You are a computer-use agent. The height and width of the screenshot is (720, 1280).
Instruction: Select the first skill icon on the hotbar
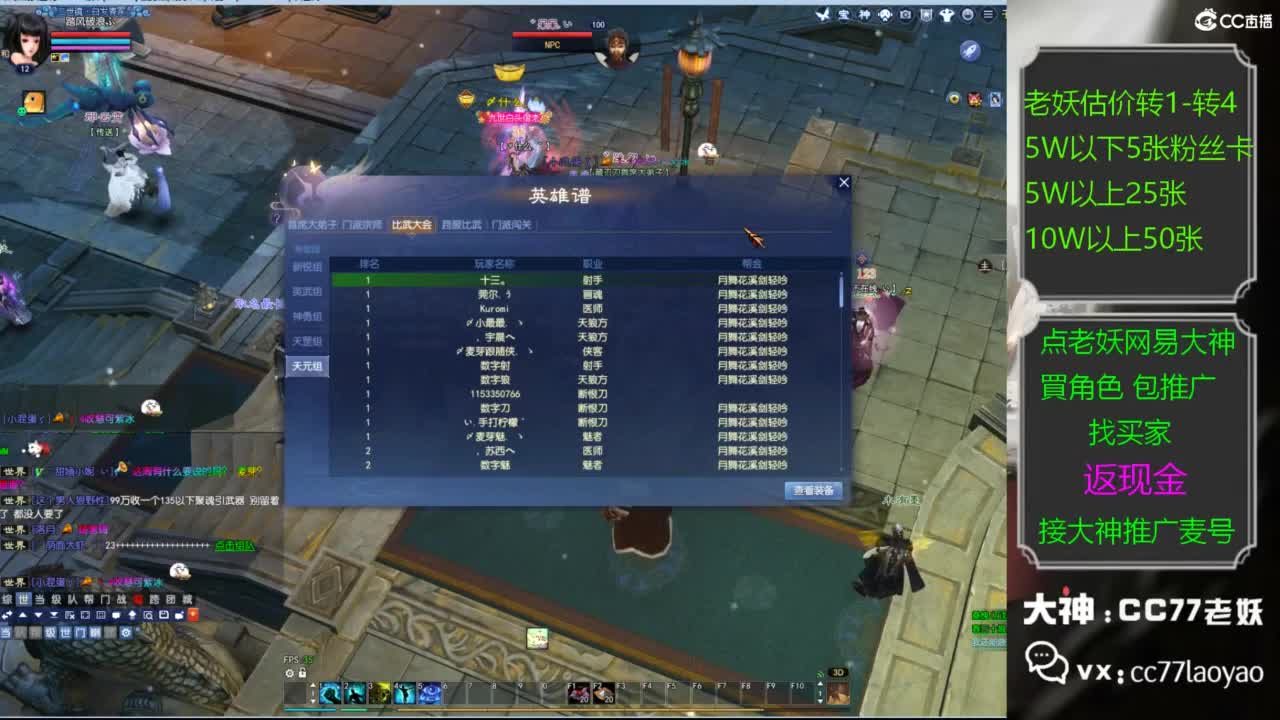point(330,691)
